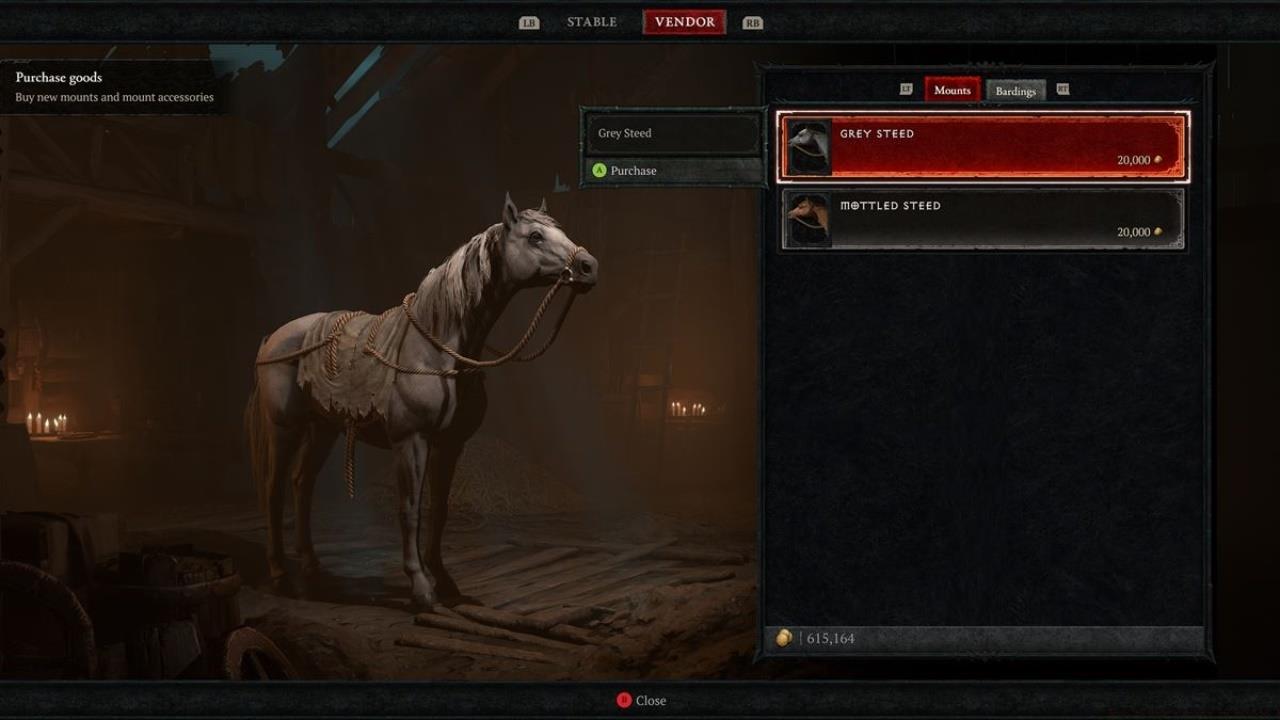The height and width of the screenshot is (720, 1280).
Task: Open the STABLE menu tab
Action: [591, 21]
